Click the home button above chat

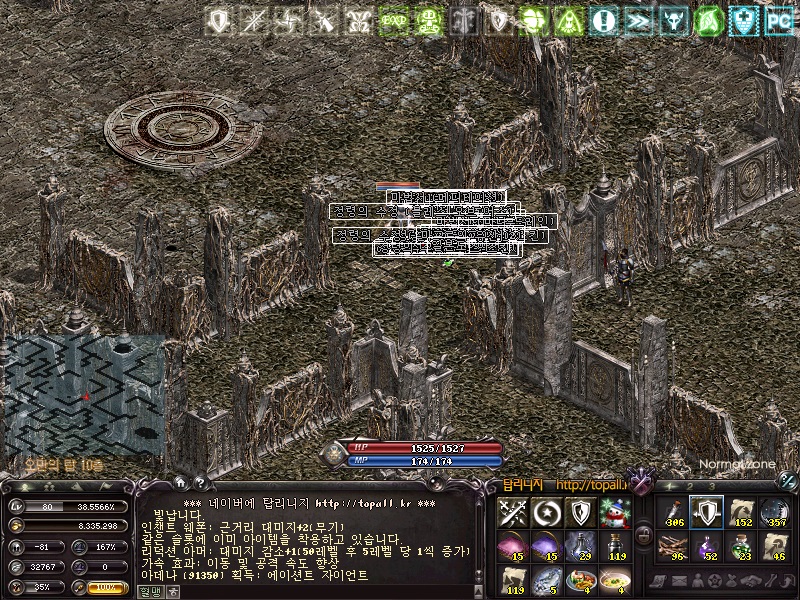tap(181, 482)
